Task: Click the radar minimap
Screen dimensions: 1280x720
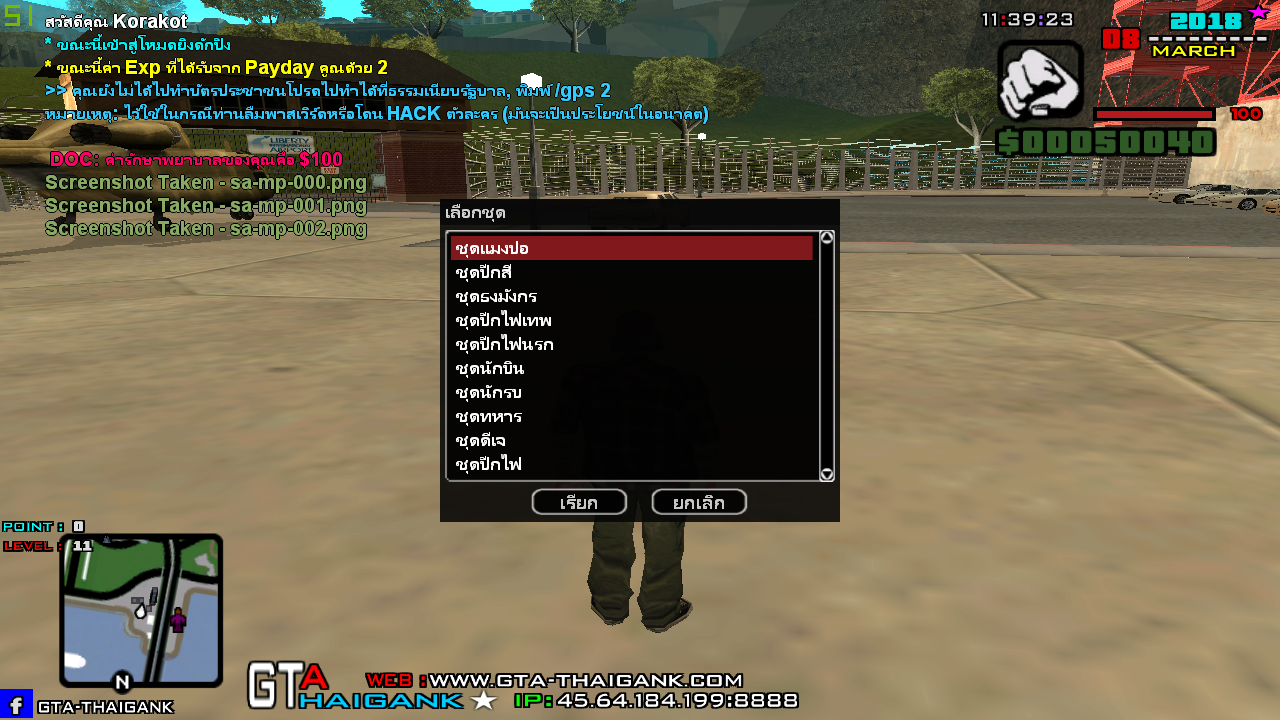Action: [141, 610]
